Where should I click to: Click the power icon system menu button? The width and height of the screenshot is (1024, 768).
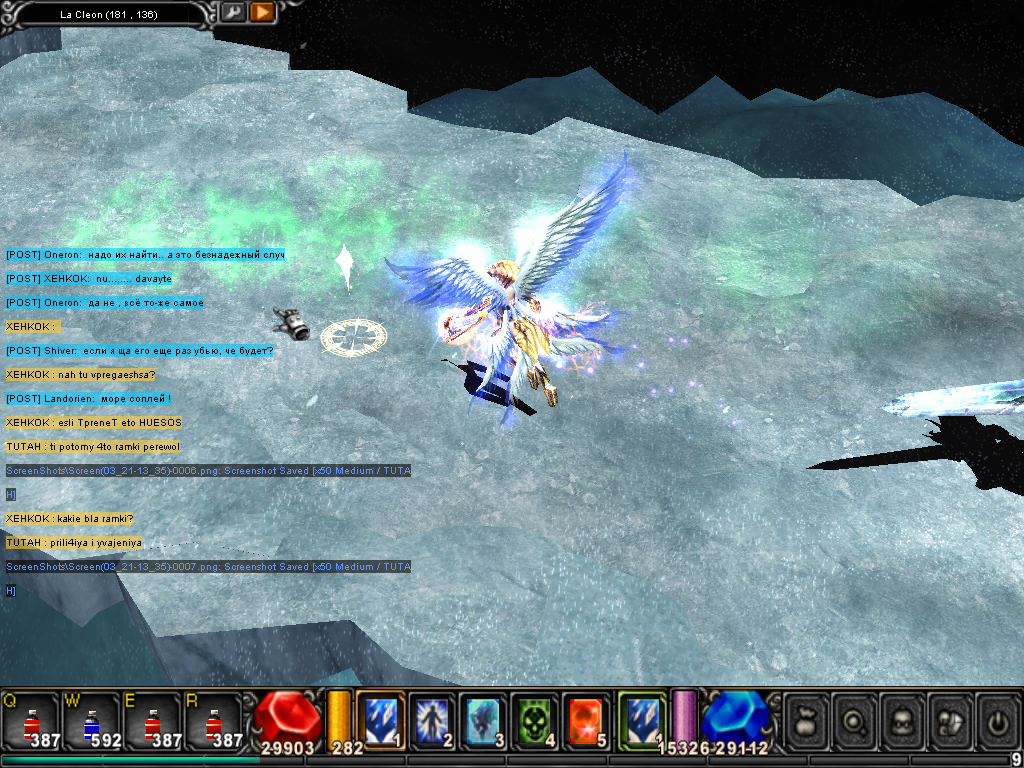pos(1000,720)
